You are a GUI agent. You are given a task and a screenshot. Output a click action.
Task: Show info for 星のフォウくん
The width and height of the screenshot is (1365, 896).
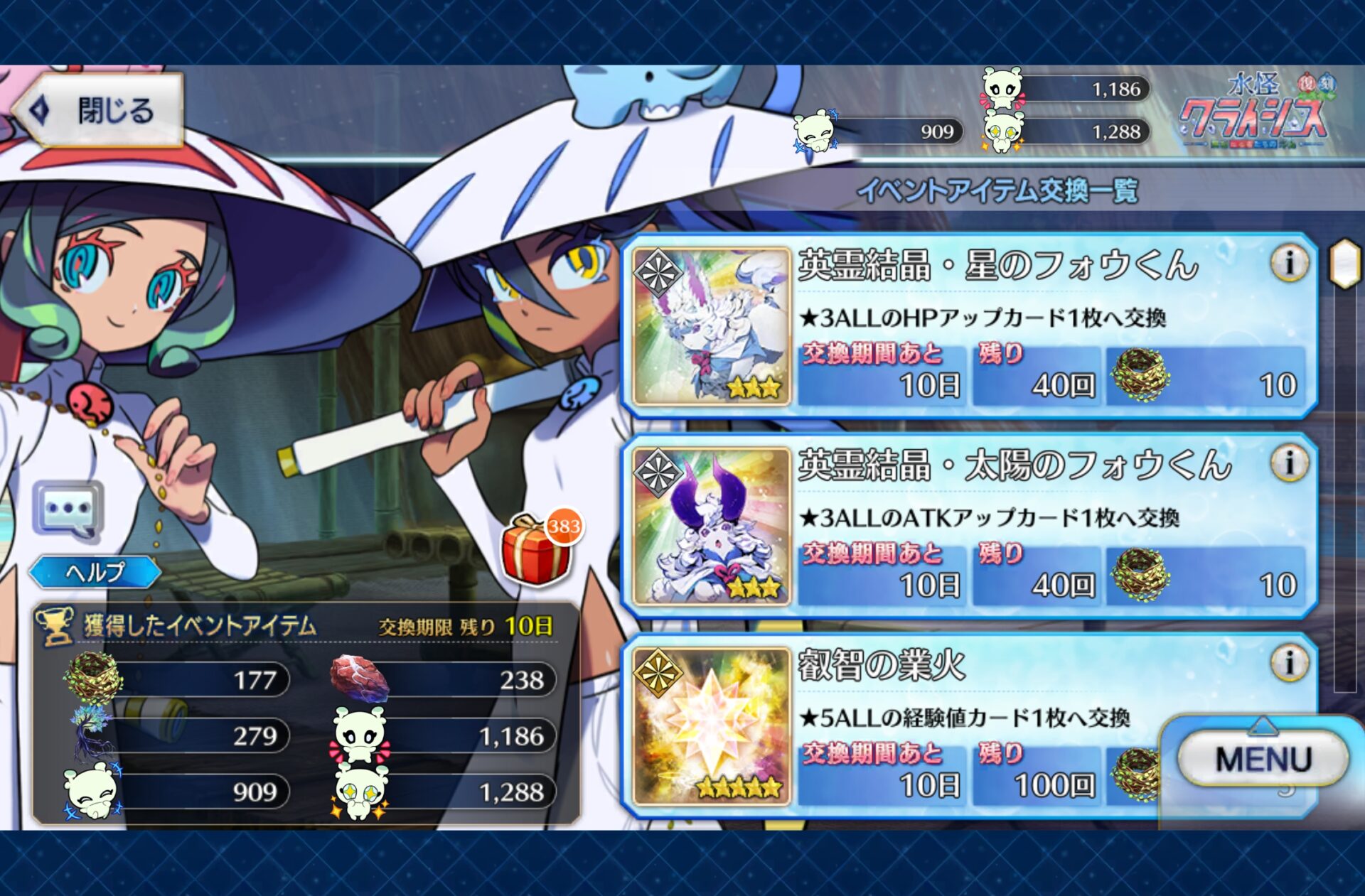pyautogui.click(x=1288, y=264)
